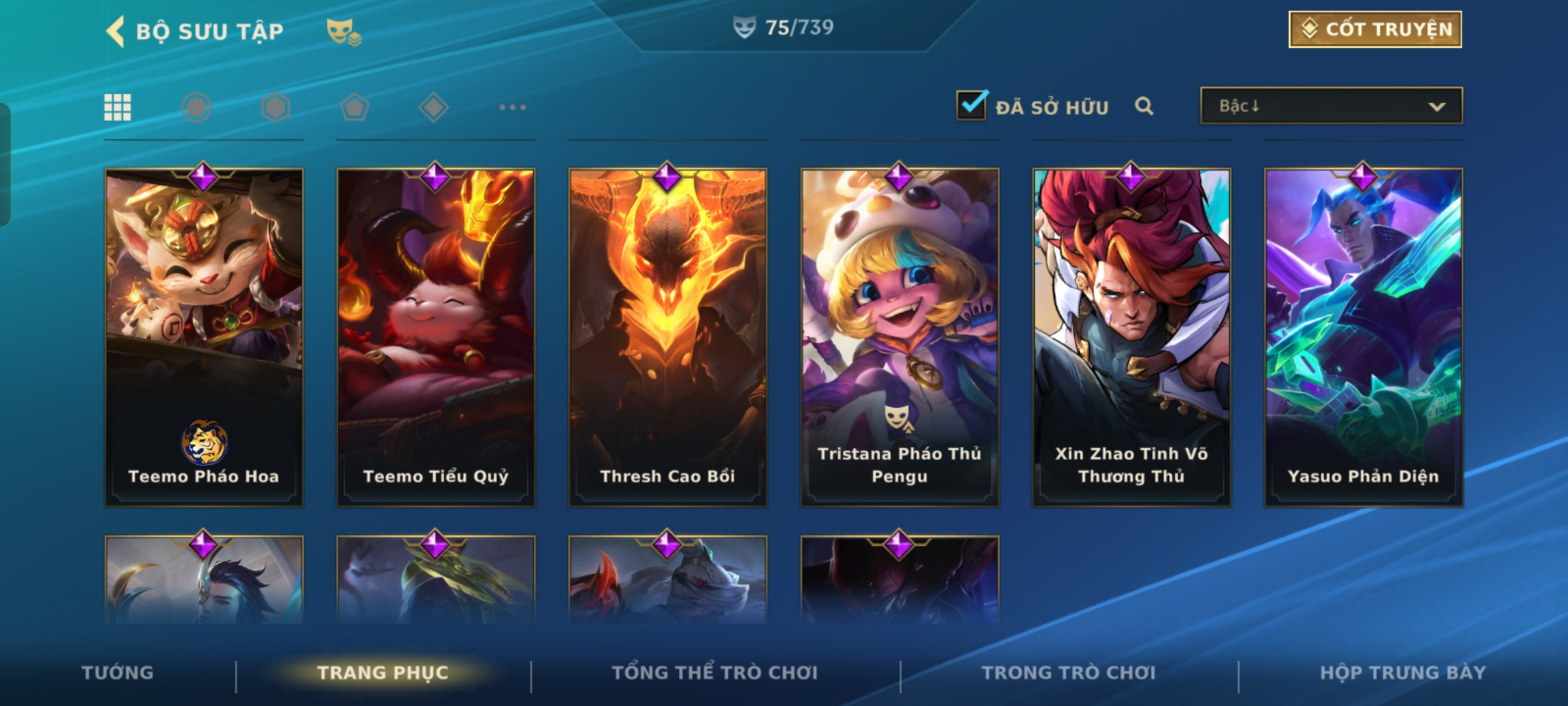Open the skin search magnifier
Screen dimensions: 1568x706
(x=1143, y=106)
